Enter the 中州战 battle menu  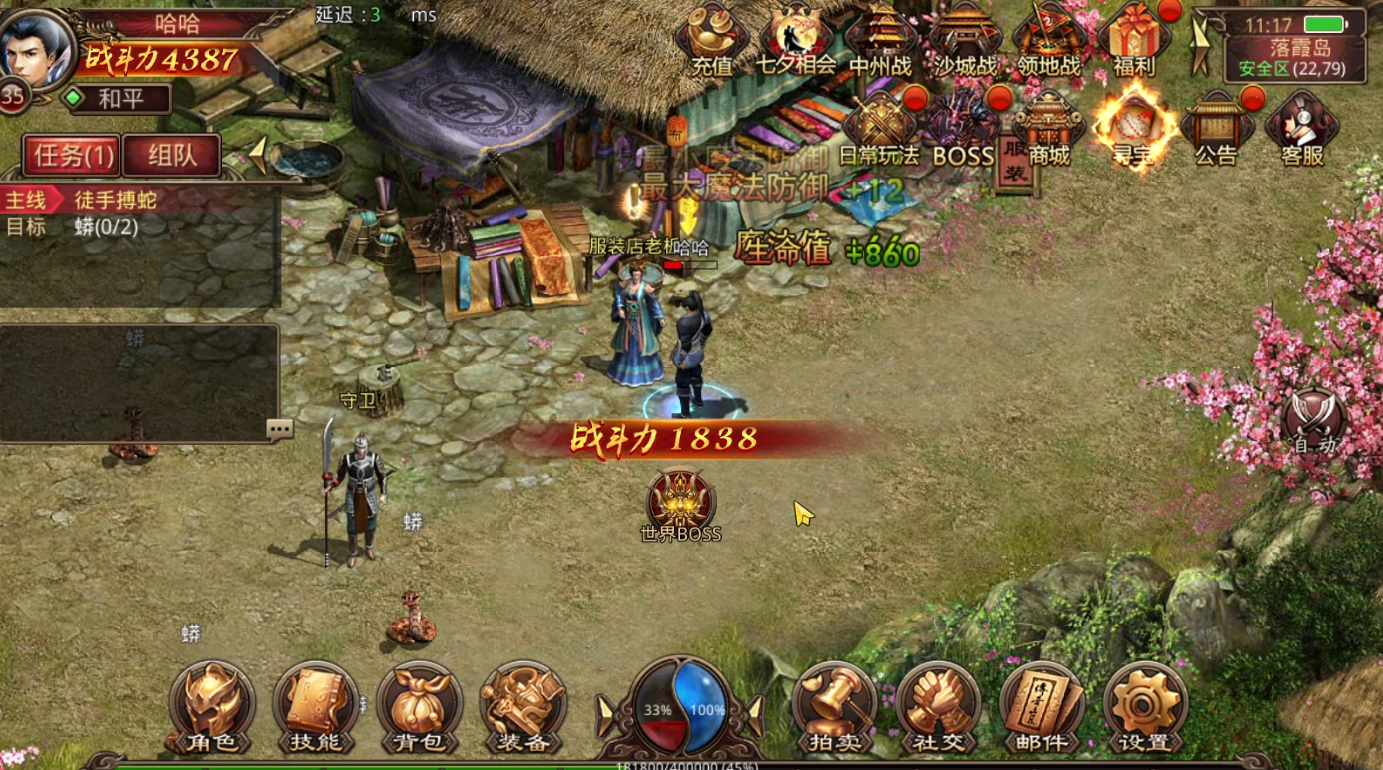(881, 38)
